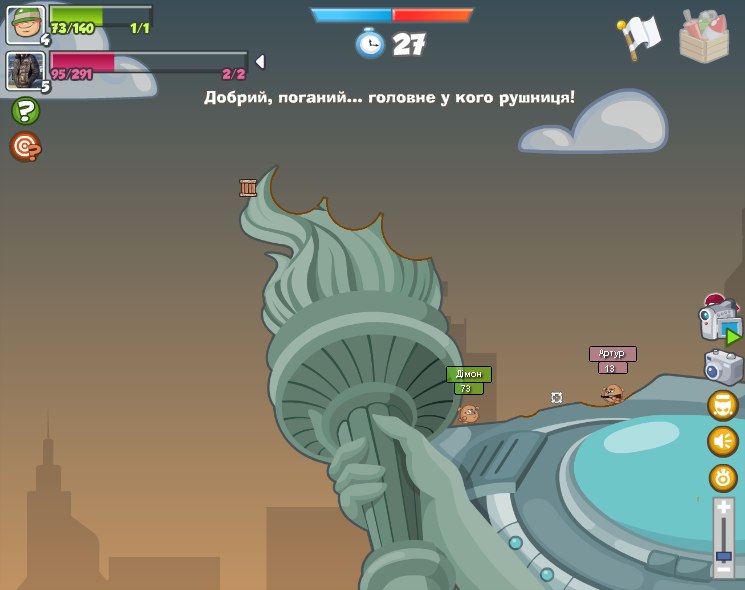Image resolution: width=745 pixels, height=590 pixels.
Task: Click the blue zoom slider handle
Action: click(x=724, y=555)
